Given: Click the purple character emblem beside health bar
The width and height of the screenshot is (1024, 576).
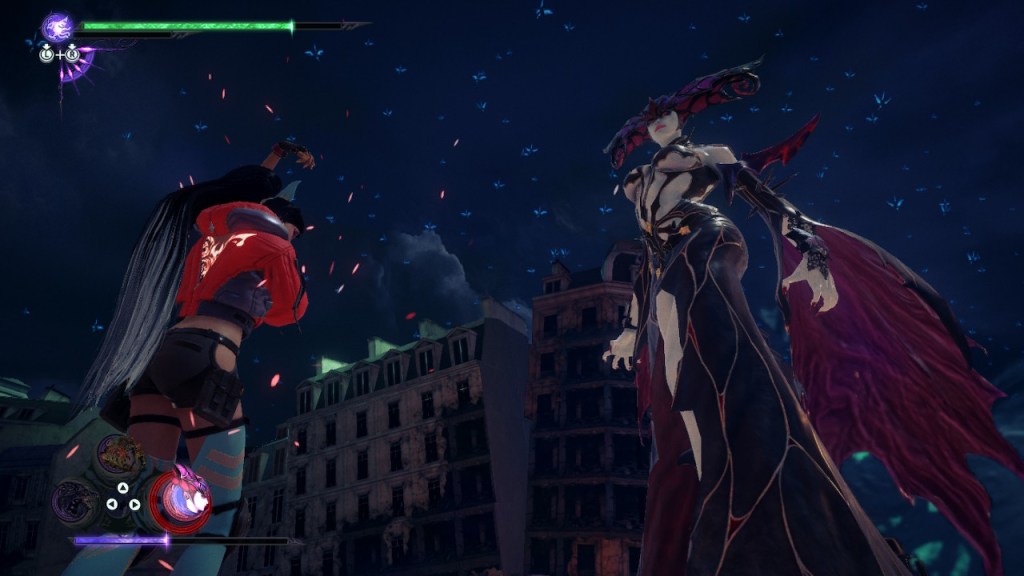Looking at the screenshot, I should [58, 27].
